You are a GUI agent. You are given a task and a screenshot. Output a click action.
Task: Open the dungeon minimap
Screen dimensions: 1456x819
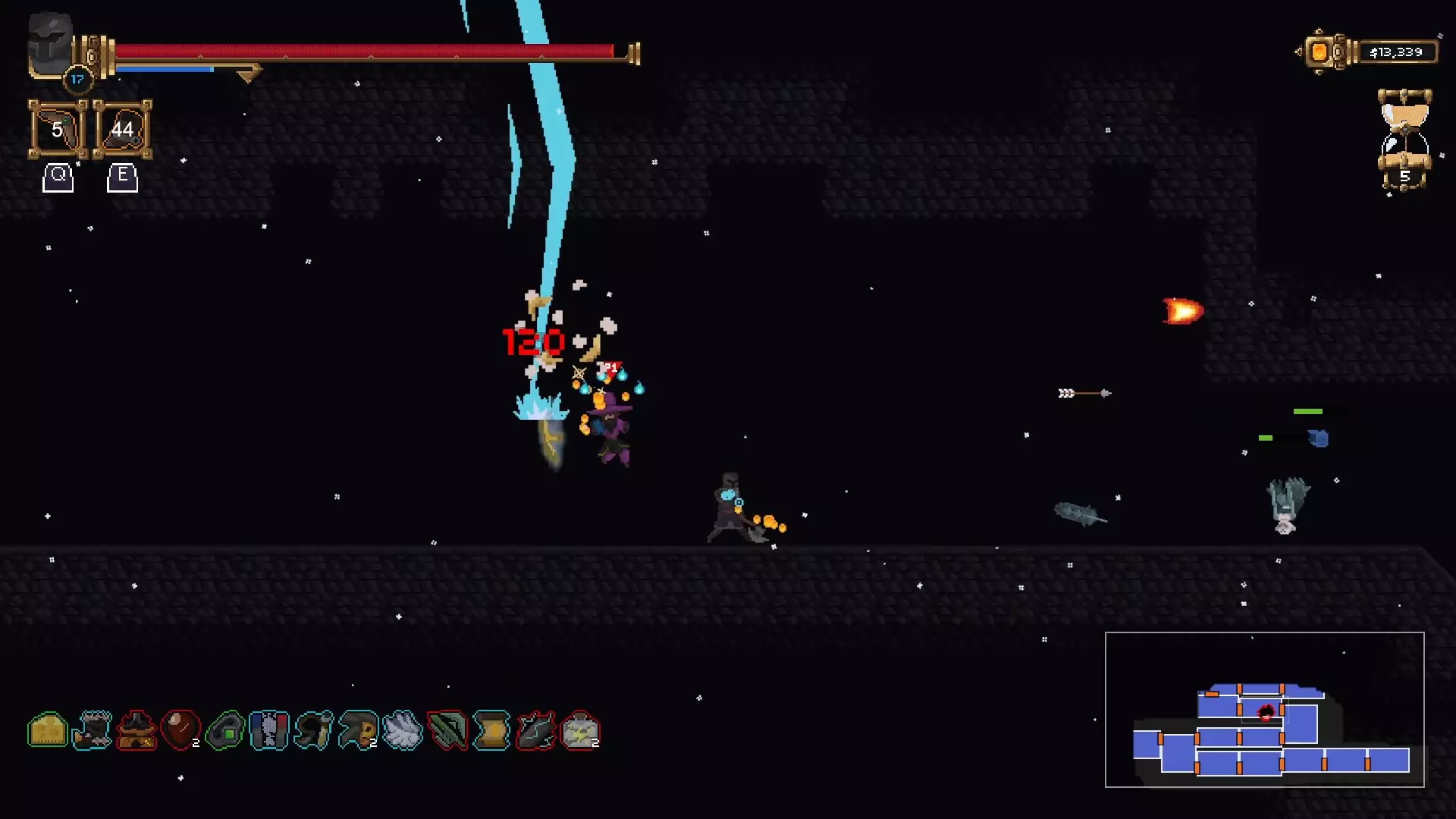pyautogui.click(x=1264, y=710)
